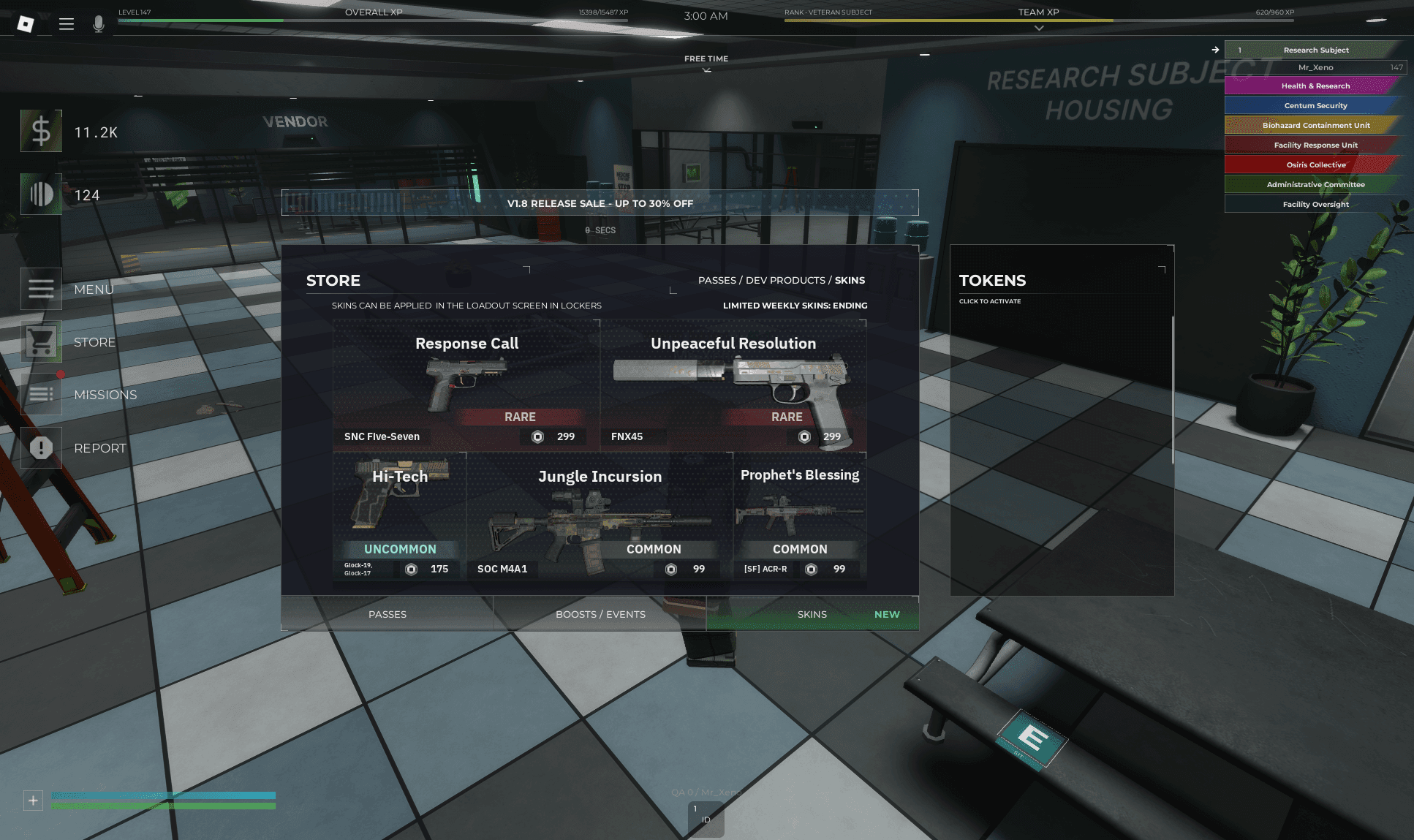The height and width of the screenshot is (840, 1414).
Task: Click the token coin icon beside SOC M4A1's 99 price
Action: tap(670, 569)
